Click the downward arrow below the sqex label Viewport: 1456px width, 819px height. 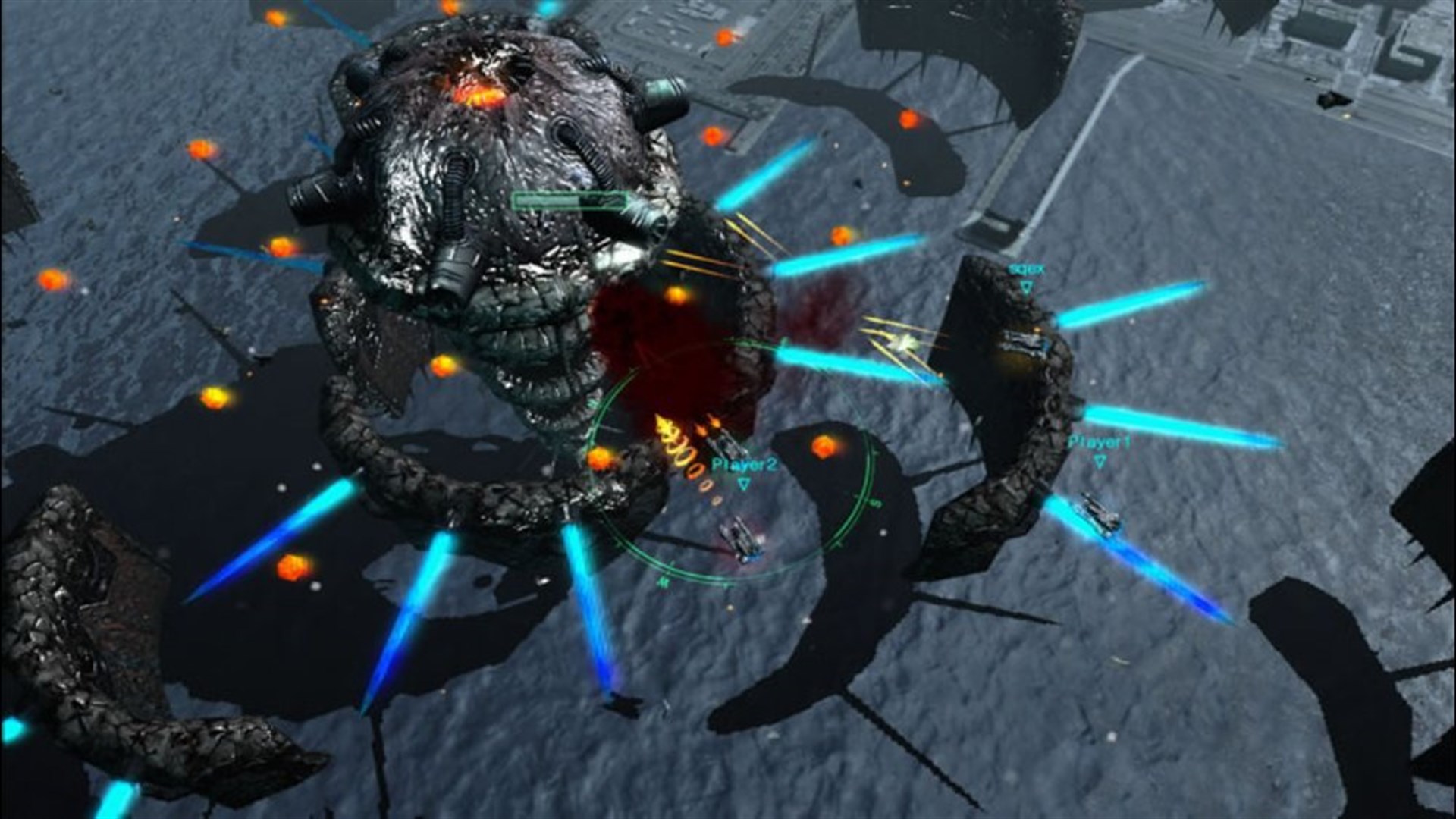(x=1026, y=287)
